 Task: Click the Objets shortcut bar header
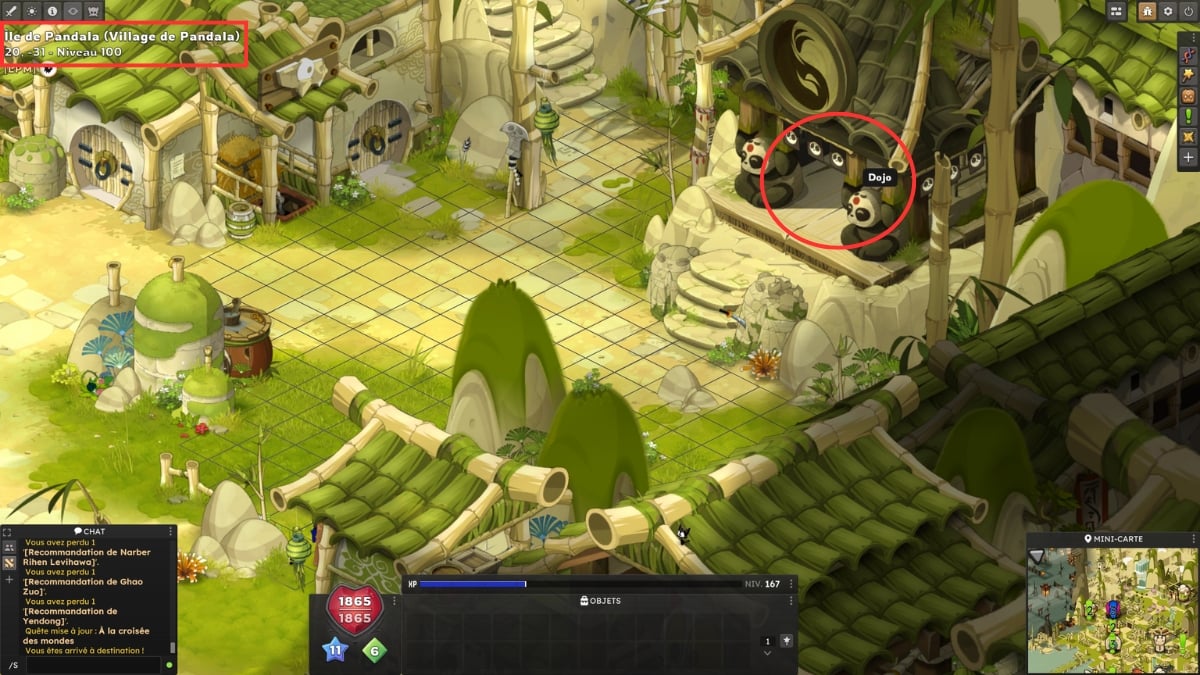[600, 601]
